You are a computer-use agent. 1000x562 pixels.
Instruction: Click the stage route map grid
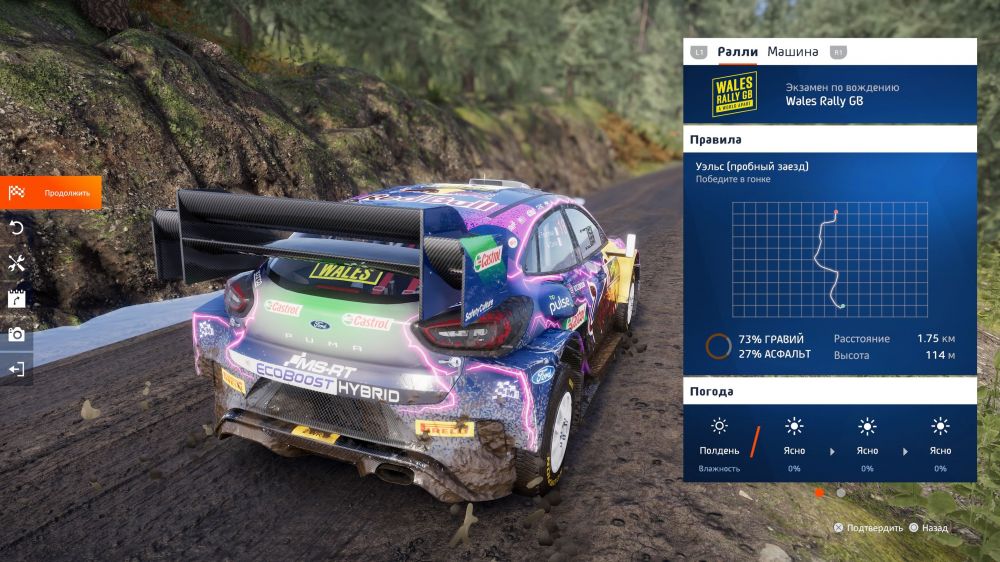(x=829, y=260)
